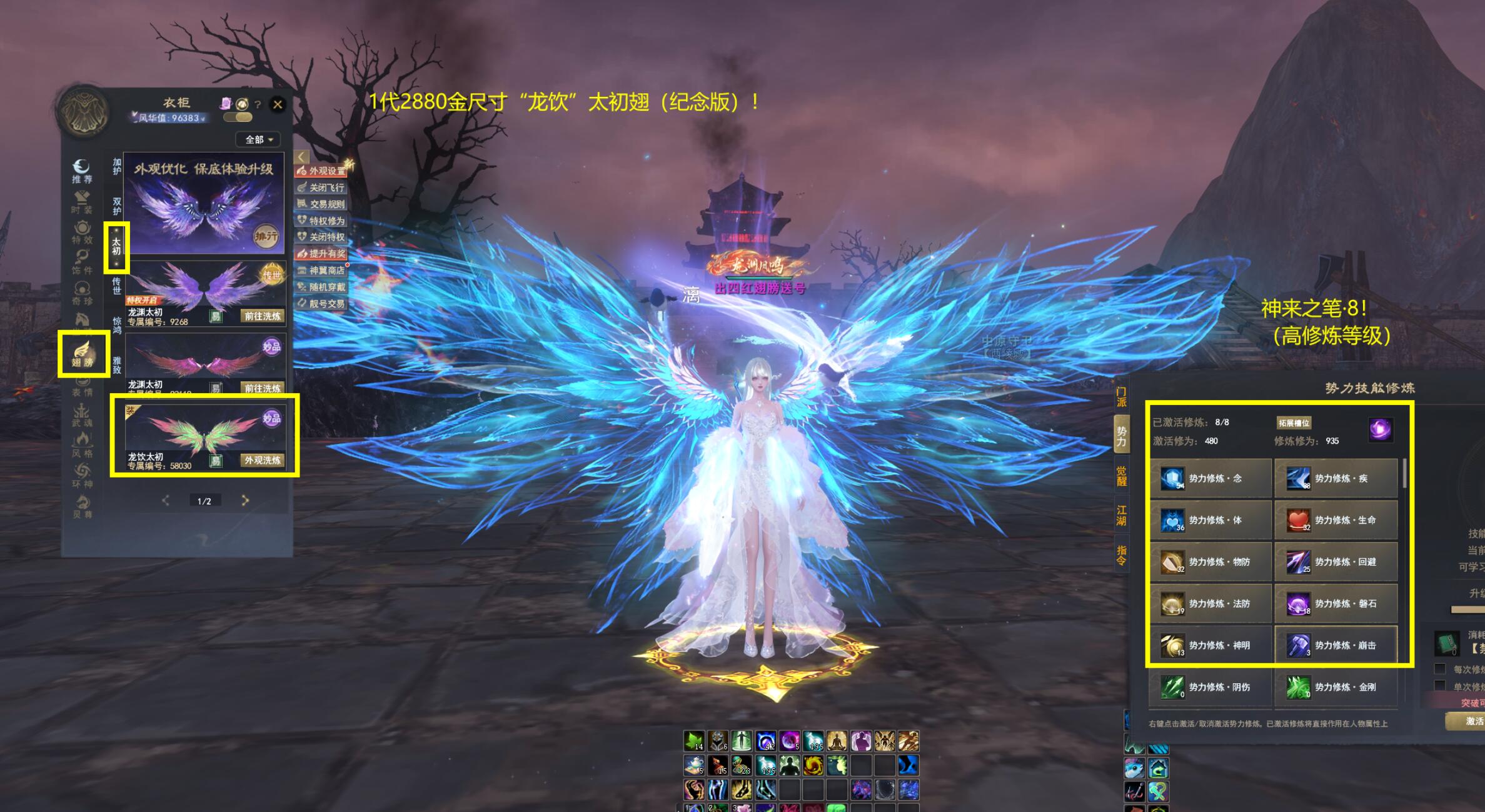
Task: Choose the 势力修炼·崩击 skill row
Action: coord(1336,645)
